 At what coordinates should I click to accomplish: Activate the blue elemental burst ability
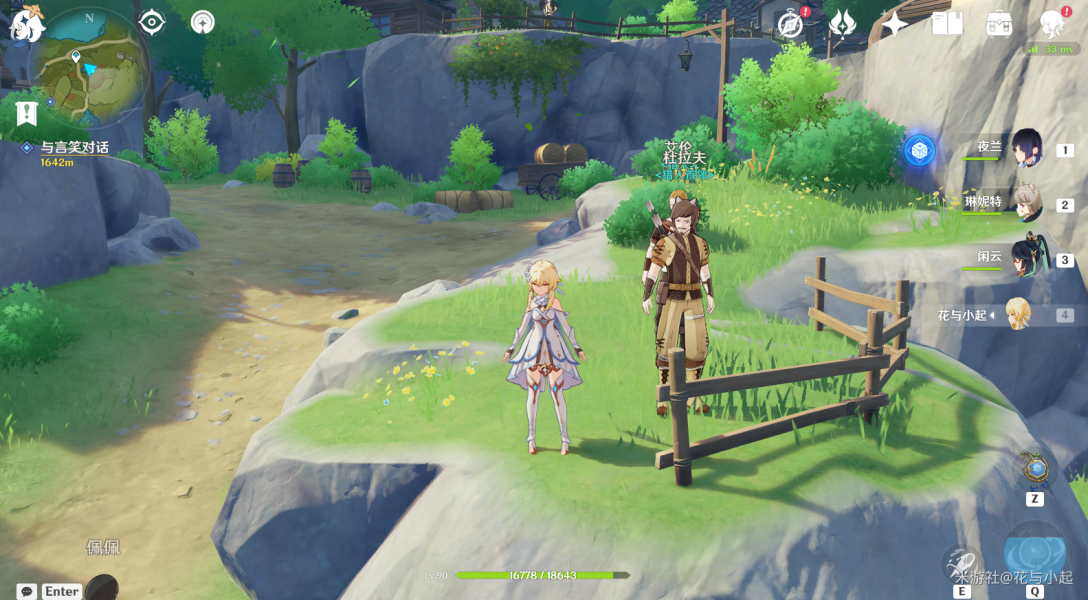click(1034, 553)
